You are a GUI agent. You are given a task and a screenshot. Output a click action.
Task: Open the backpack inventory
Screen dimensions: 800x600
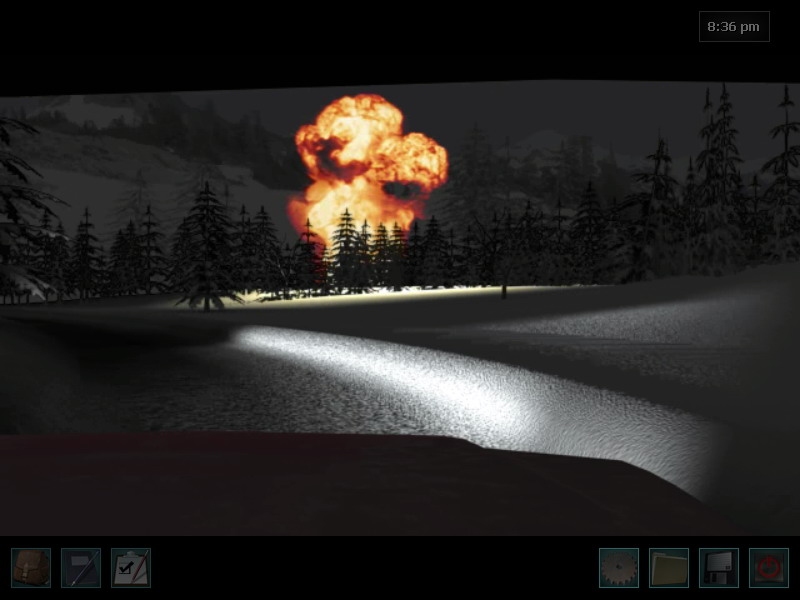pyautogui.click(x=31, y=567)
